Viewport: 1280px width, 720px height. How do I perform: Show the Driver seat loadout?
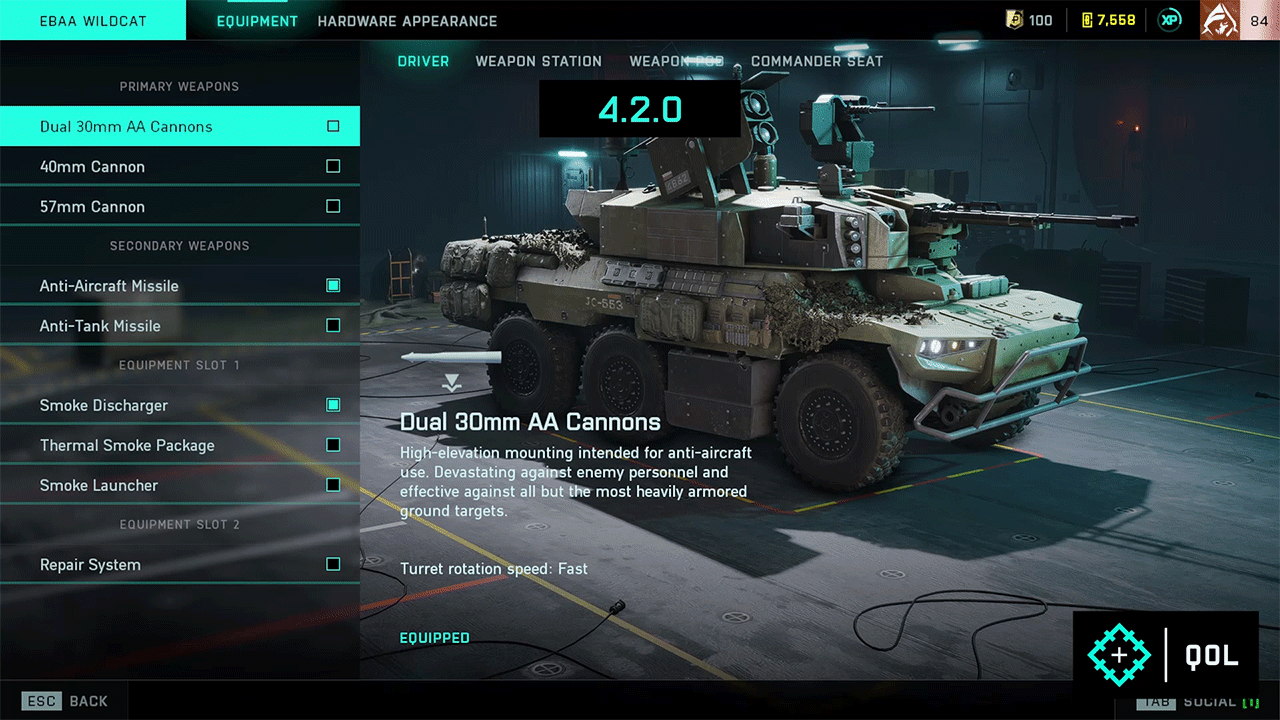pyautogui.click(x=423, y=61)
